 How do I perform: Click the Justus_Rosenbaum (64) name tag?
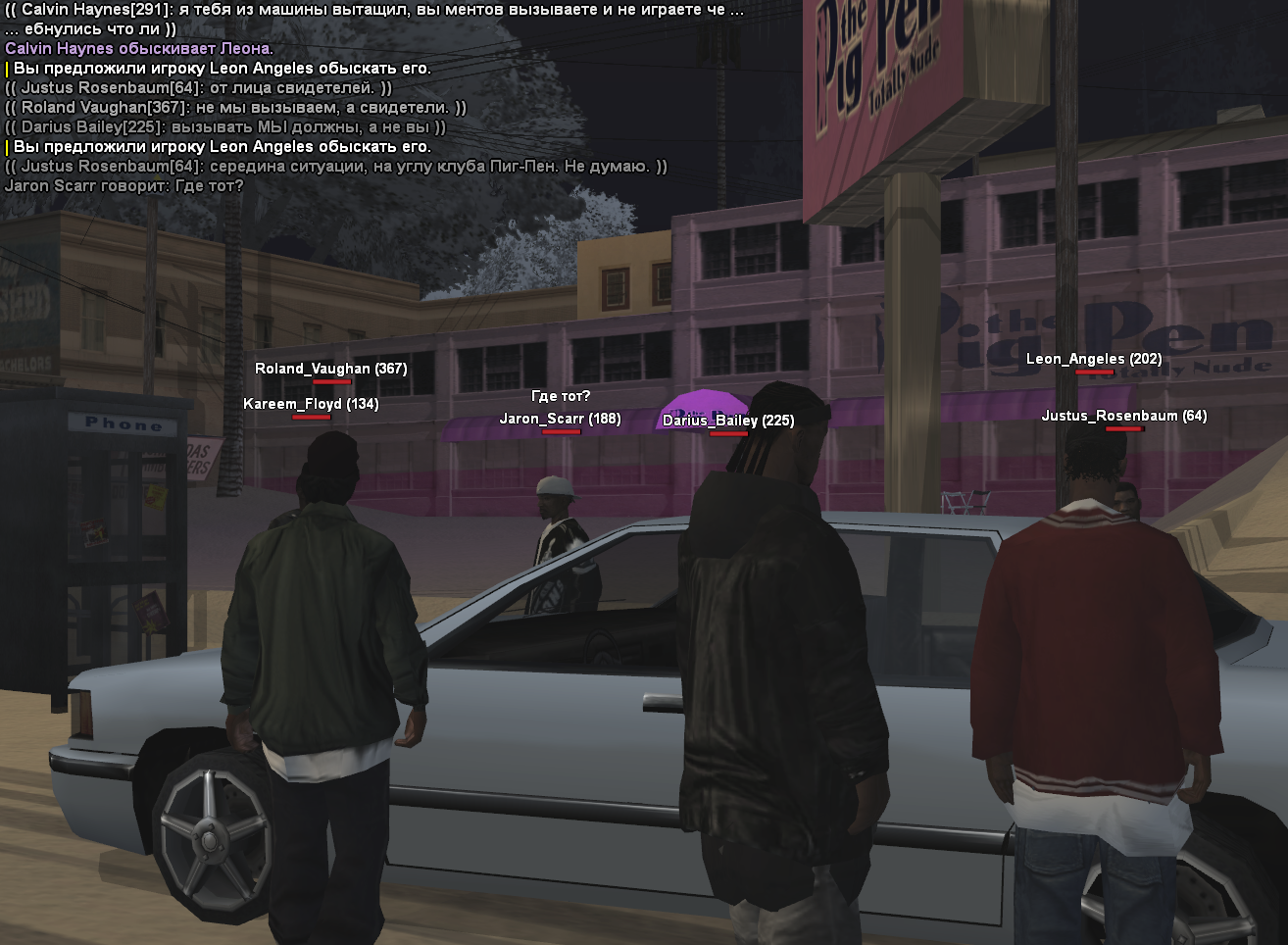pos(1123,416)
